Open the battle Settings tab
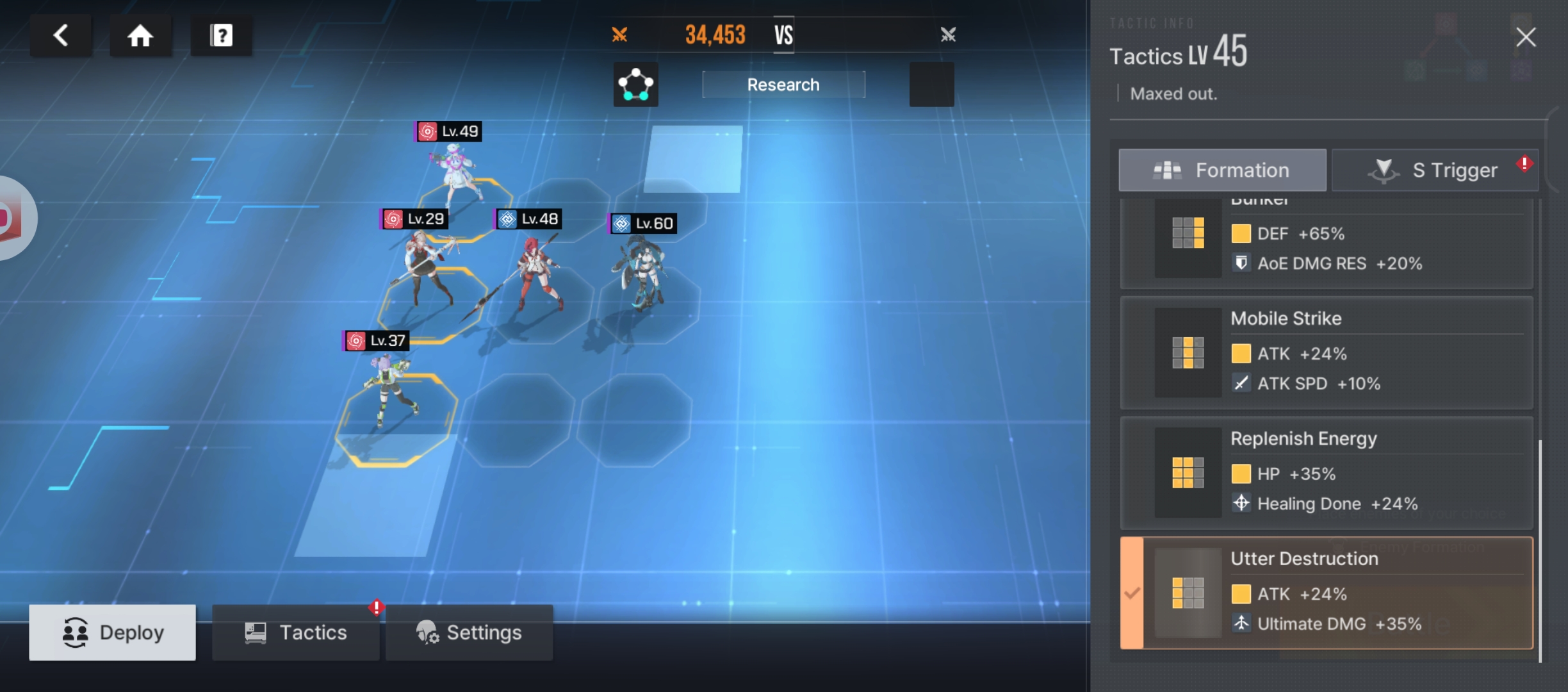Viewport: 1568px width, 692px height. (x=469, y=632)
